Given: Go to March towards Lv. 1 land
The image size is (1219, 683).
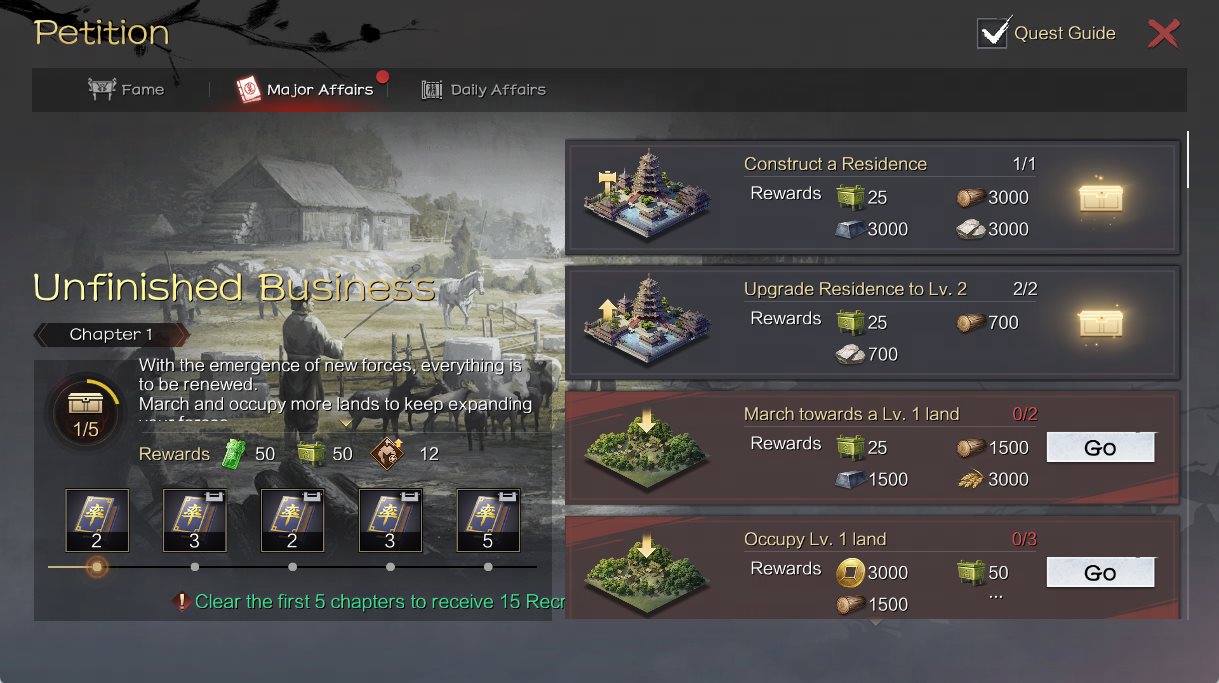Looking at the screenshot, I should coord(1100,448).
